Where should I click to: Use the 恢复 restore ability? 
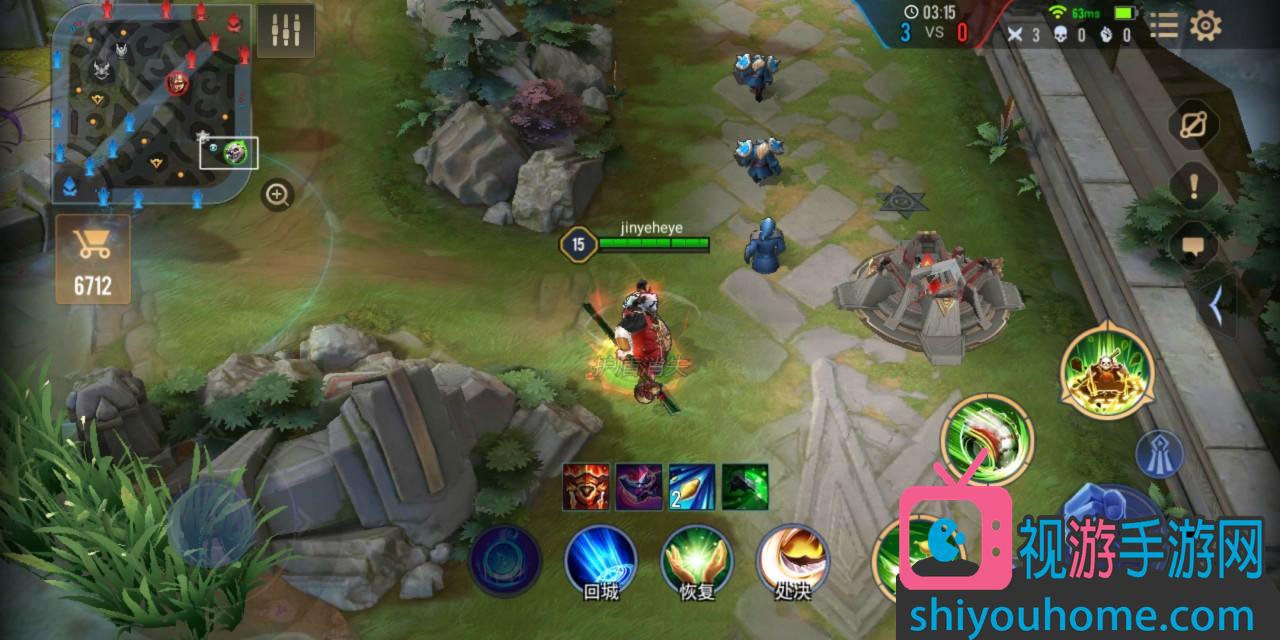pyautogui.click(x=697, y=558)
